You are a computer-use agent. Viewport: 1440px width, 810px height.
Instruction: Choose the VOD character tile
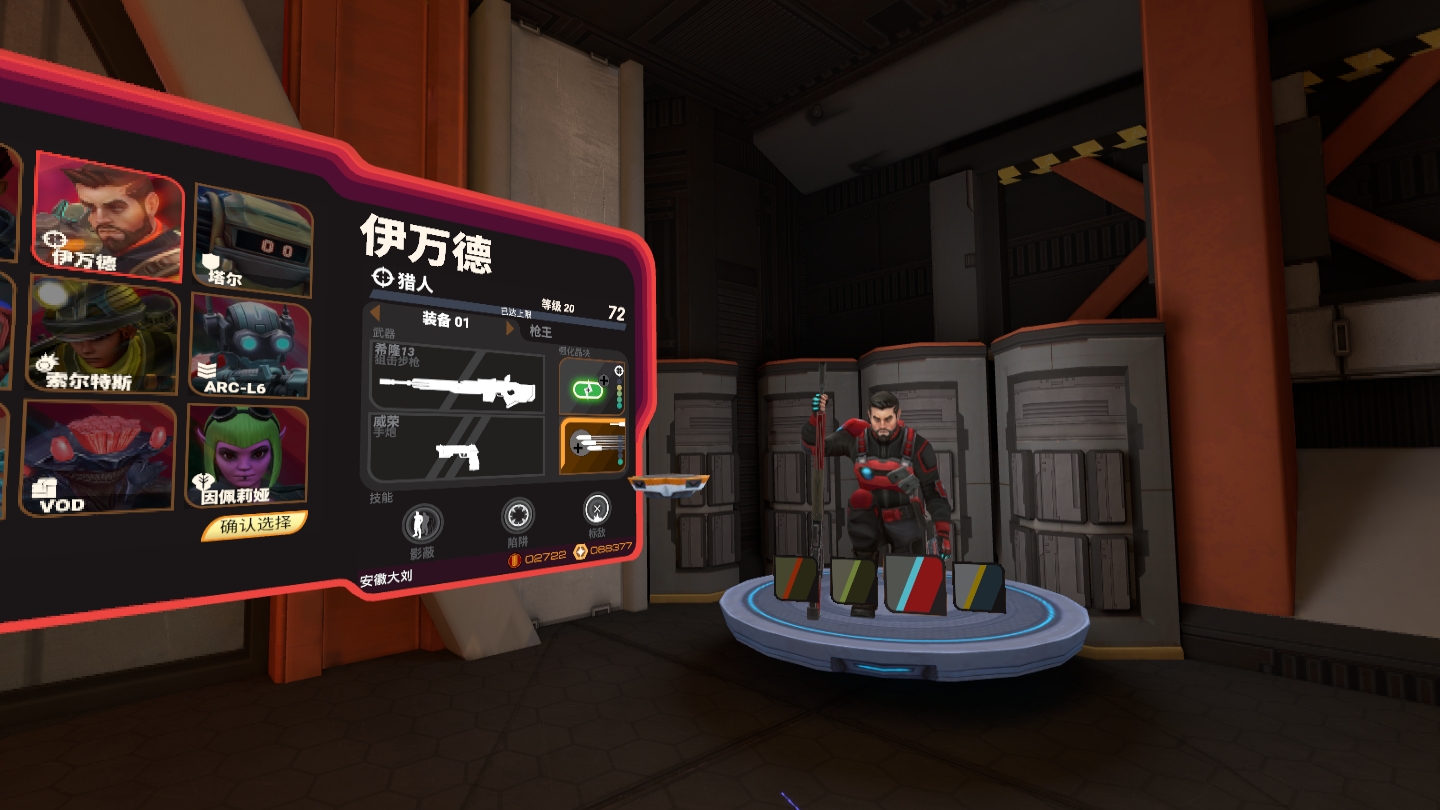(97, 458)
